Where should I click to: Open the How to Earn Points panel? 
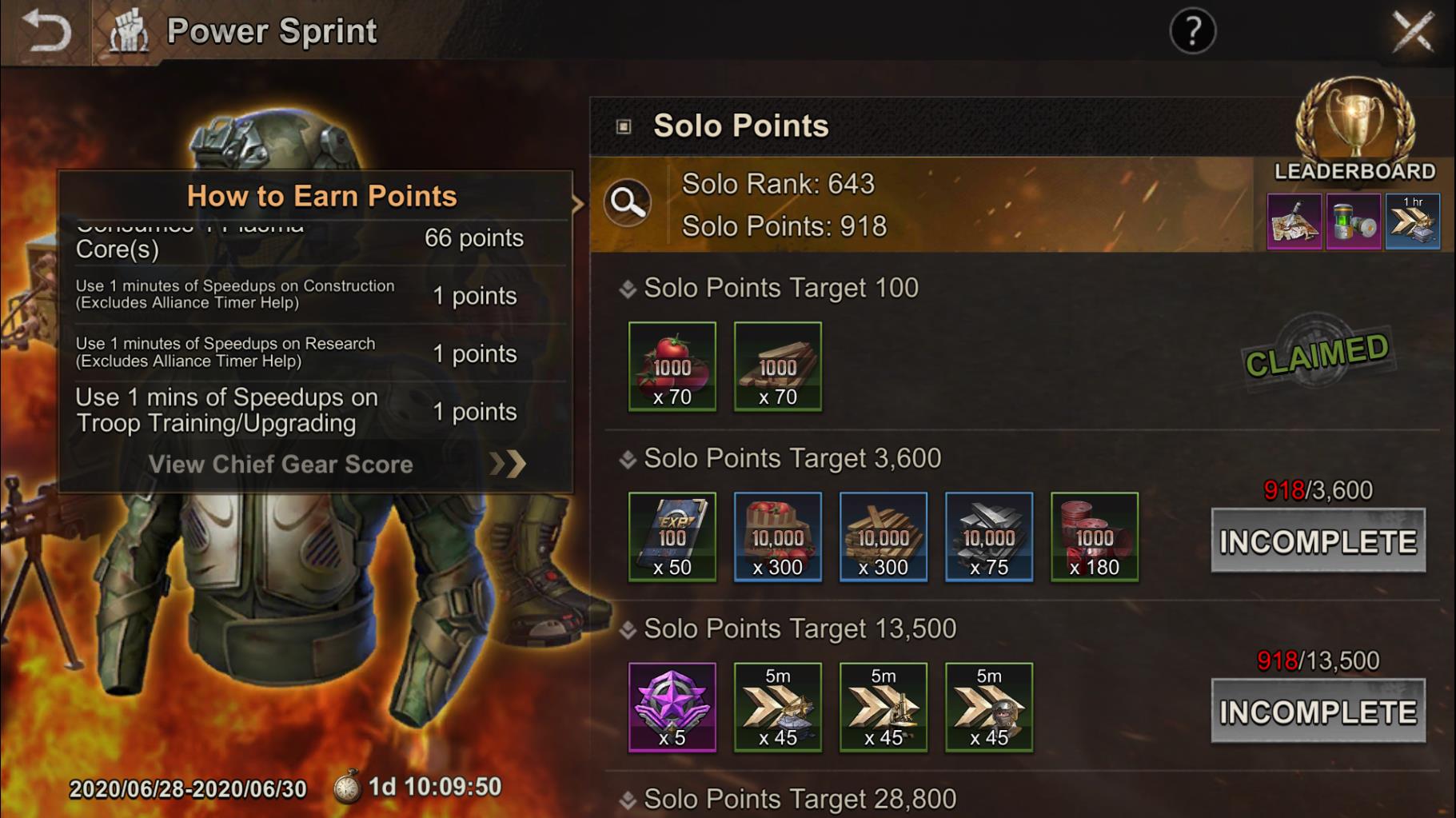coord(321,195)
